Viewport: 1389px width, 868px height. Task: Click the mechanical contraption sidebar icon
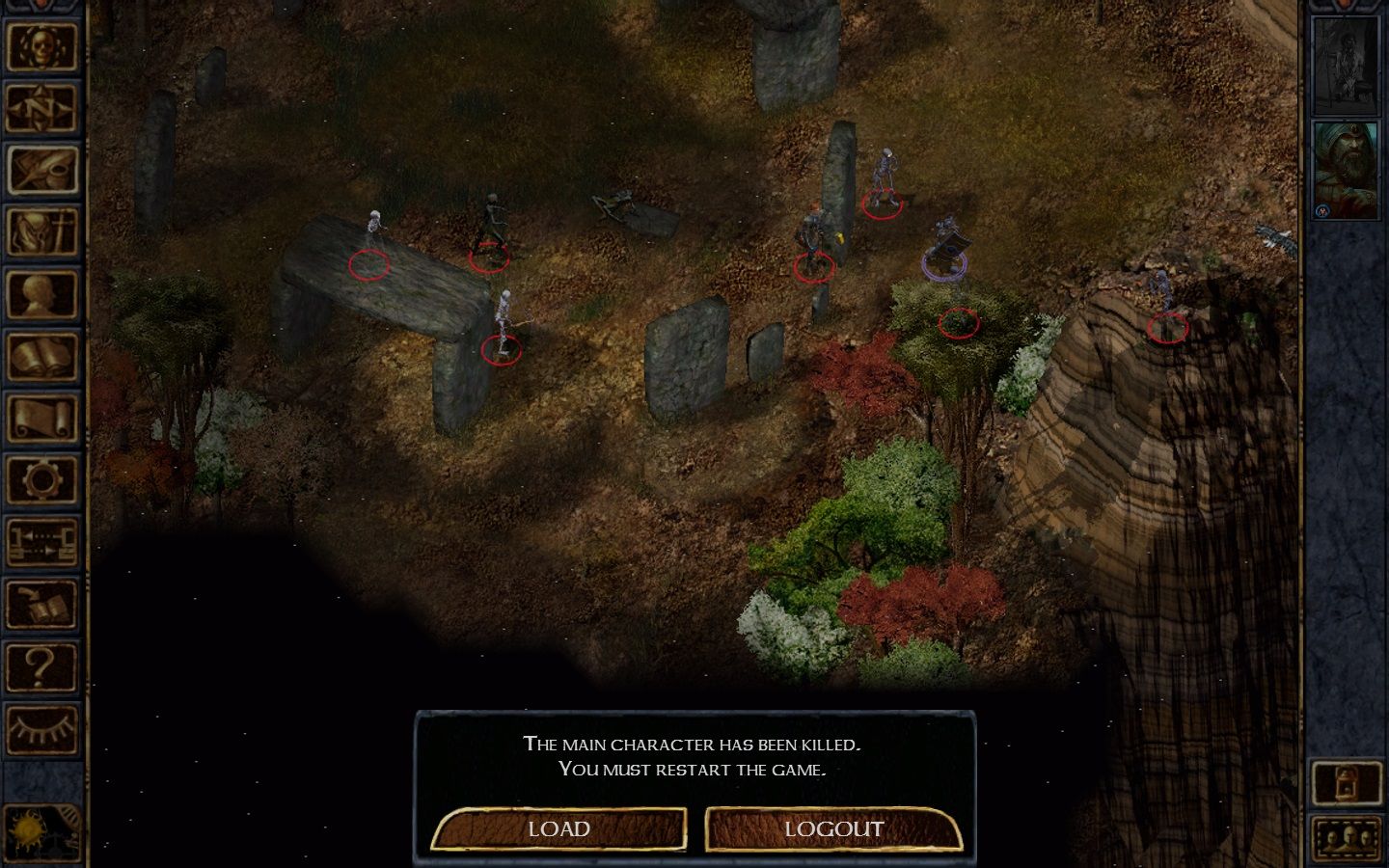coord(42,542)
